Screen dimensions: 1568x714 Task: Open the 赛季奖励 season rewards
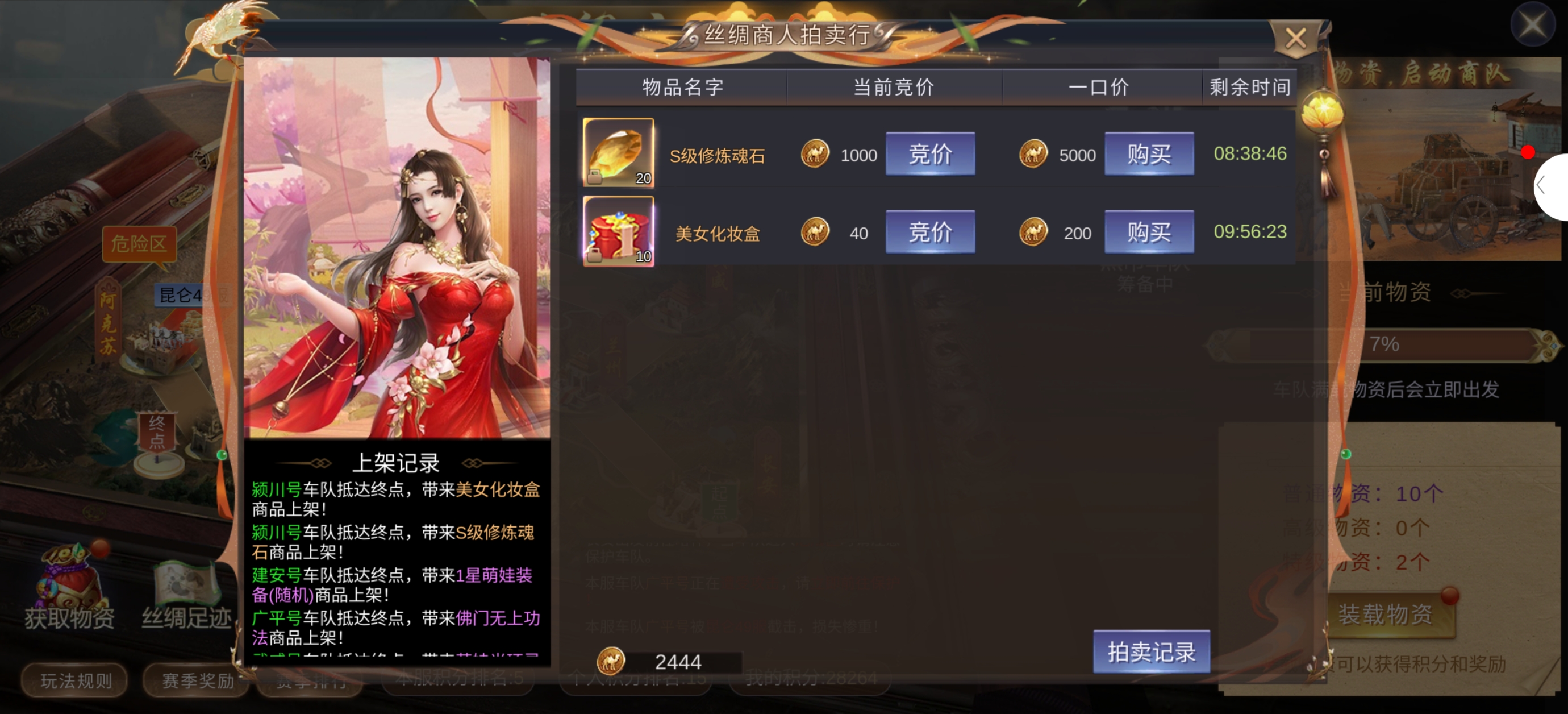click(x=197, y=680)
